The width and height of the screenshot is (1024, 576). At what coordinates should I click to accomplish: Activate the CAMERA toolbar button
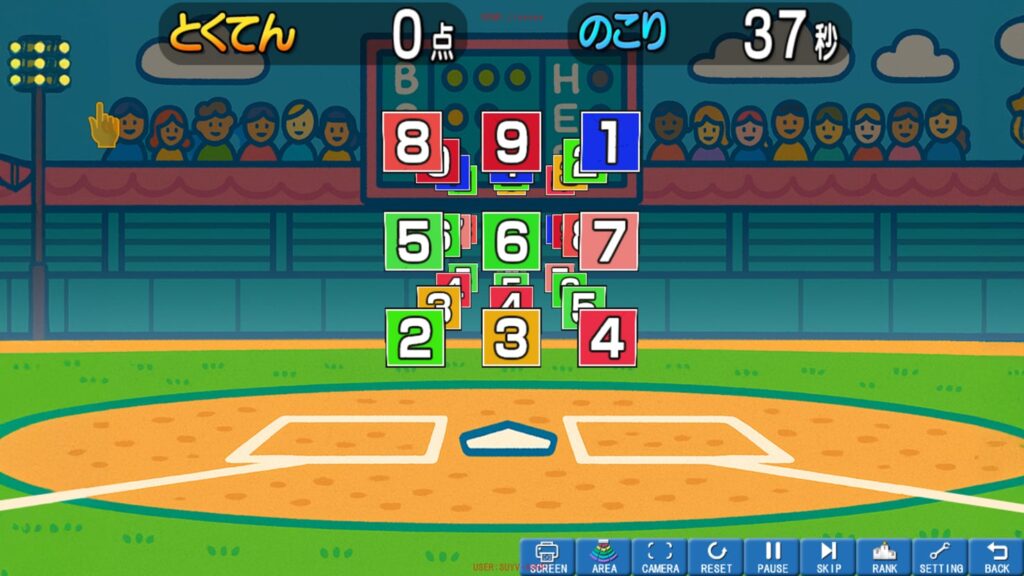point(660,557)
